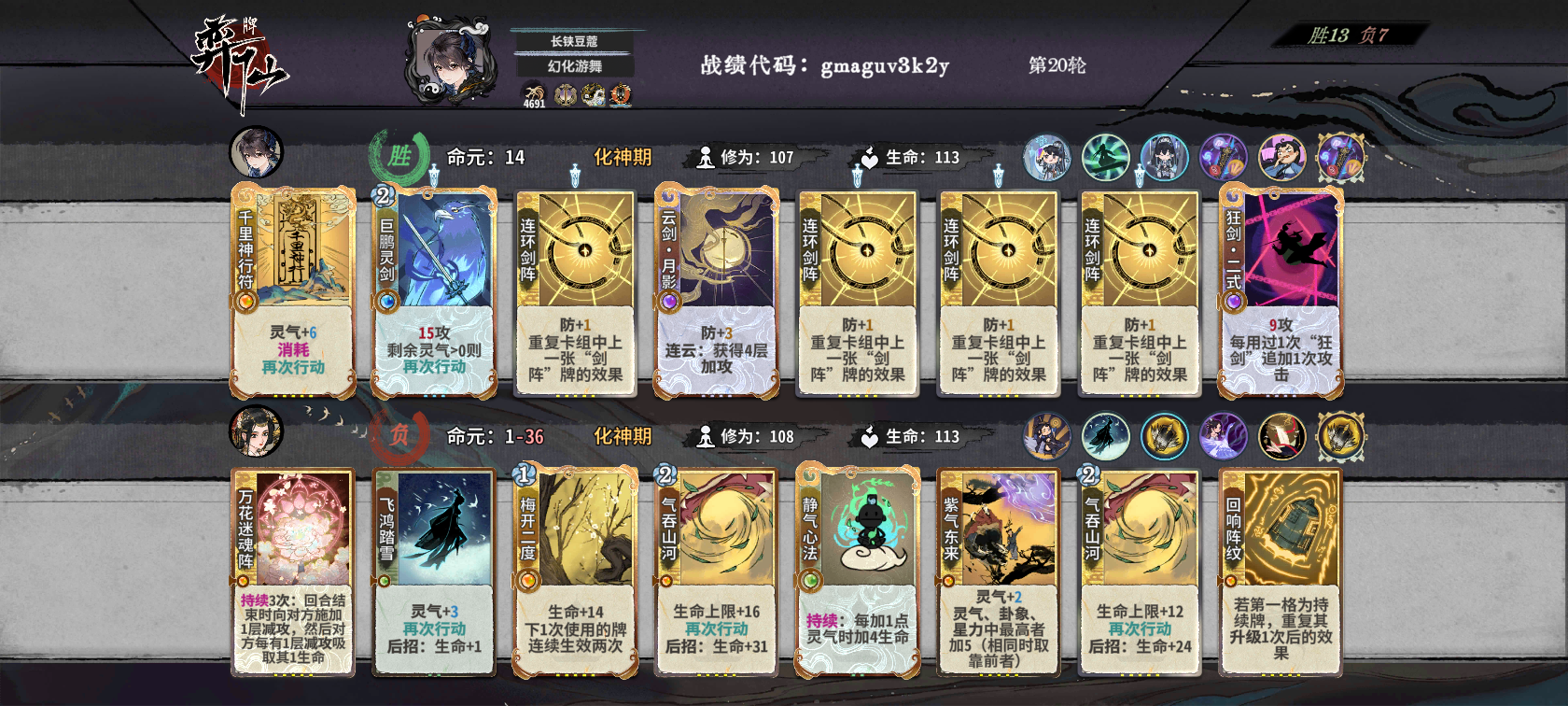1568x706 pixels.
Task: Expand the opponent's rightmost golden buff icon
Action: [x=1342, y=437]
